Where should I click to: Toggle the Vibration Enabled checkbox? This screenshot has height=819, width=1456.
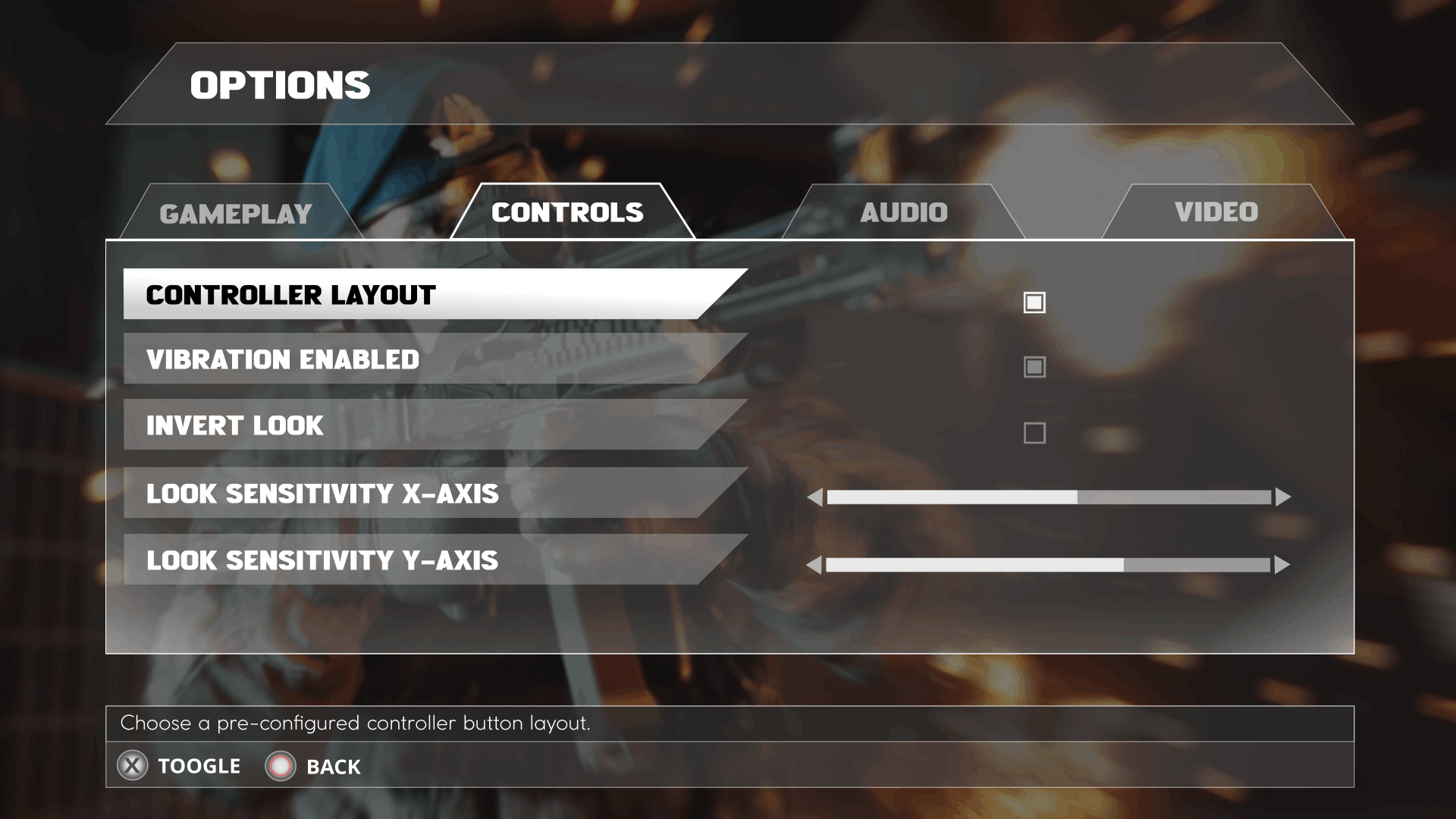click(1034, 367)
